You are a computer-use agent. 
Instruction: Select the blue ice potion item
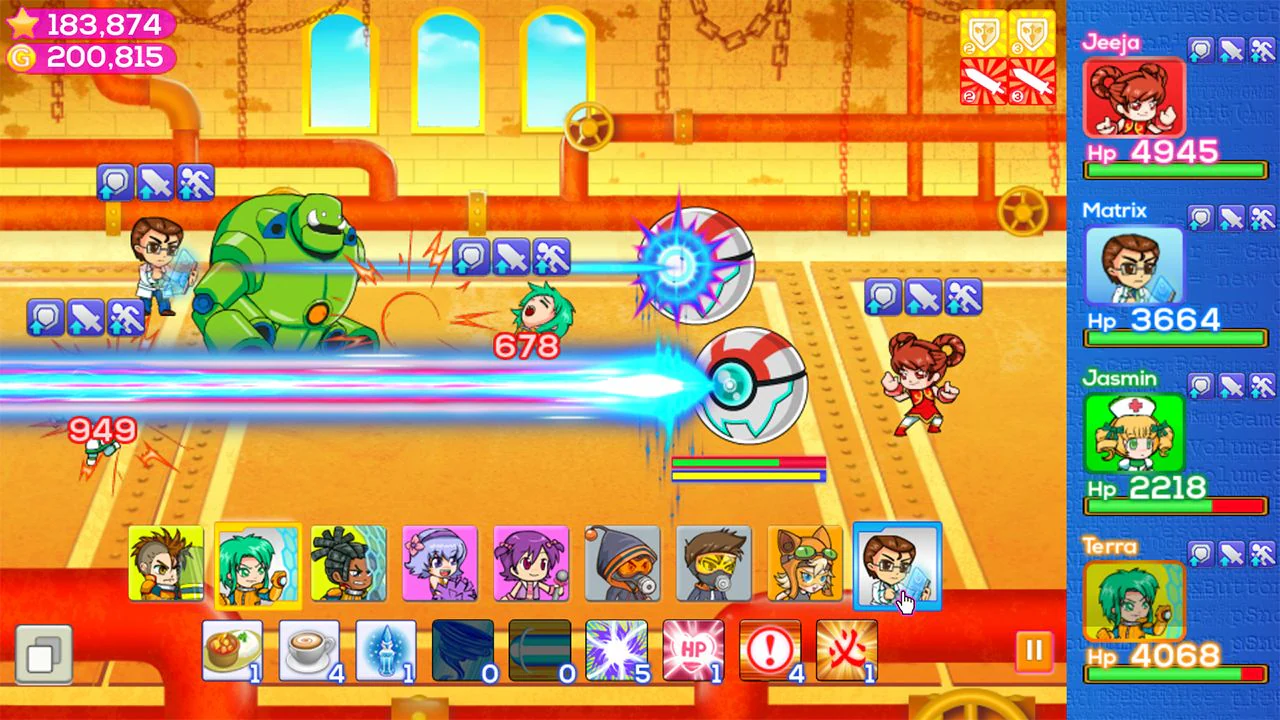[387, 650]
